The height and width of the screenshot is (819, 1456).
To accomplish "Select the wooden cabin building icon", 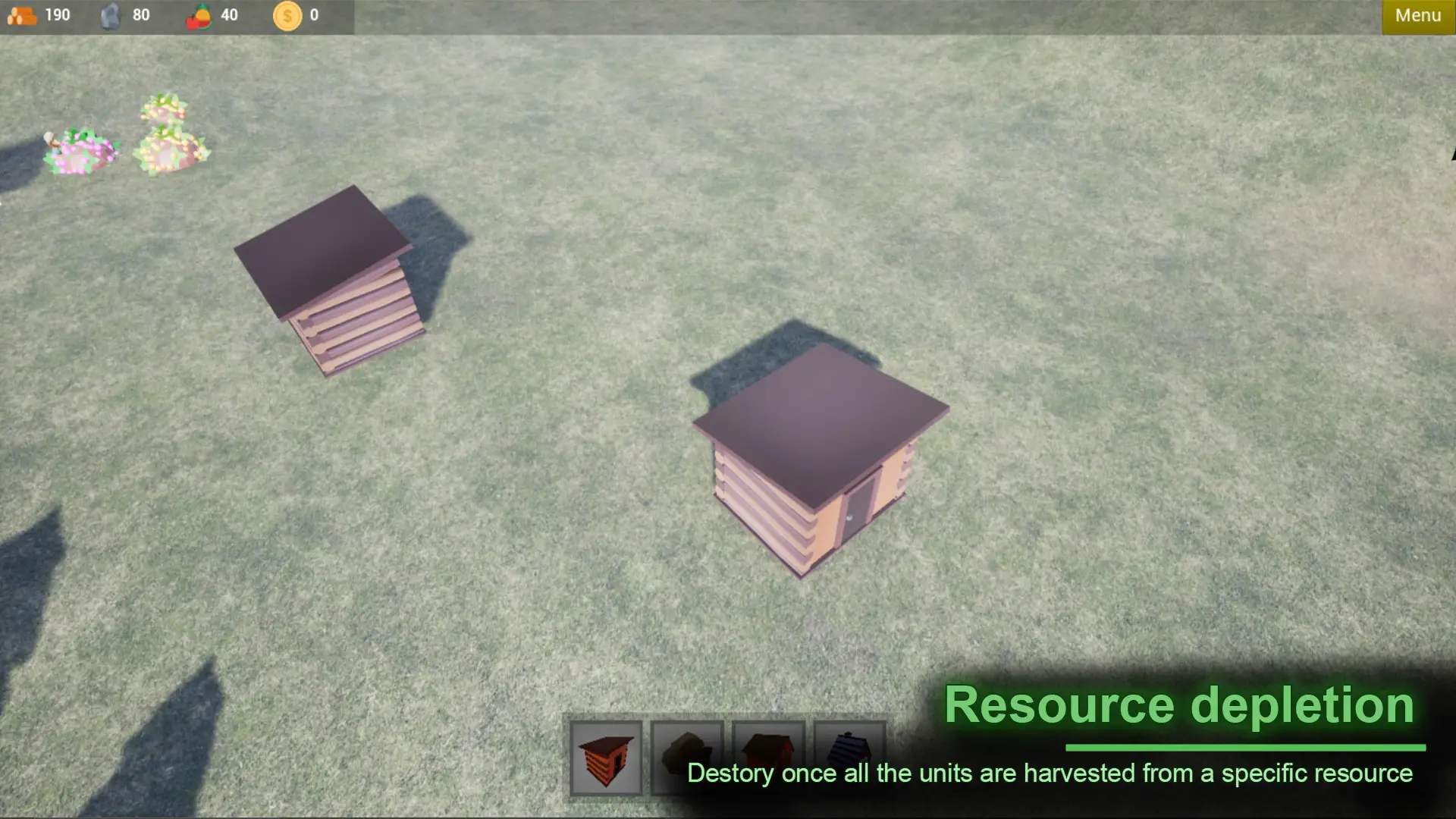I will tap(606, 758).
